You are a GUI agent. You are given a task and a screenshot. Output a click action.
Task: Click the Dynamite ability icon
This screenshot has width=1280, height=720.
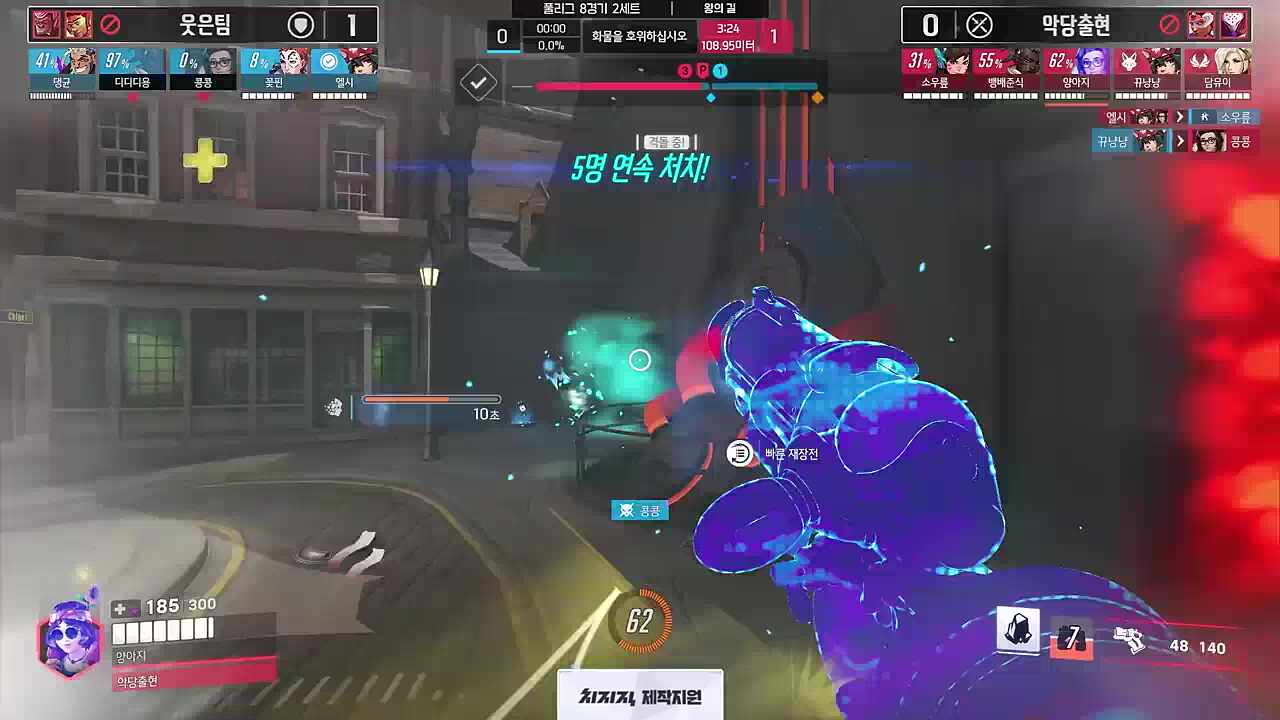[x=1018, y=631]
